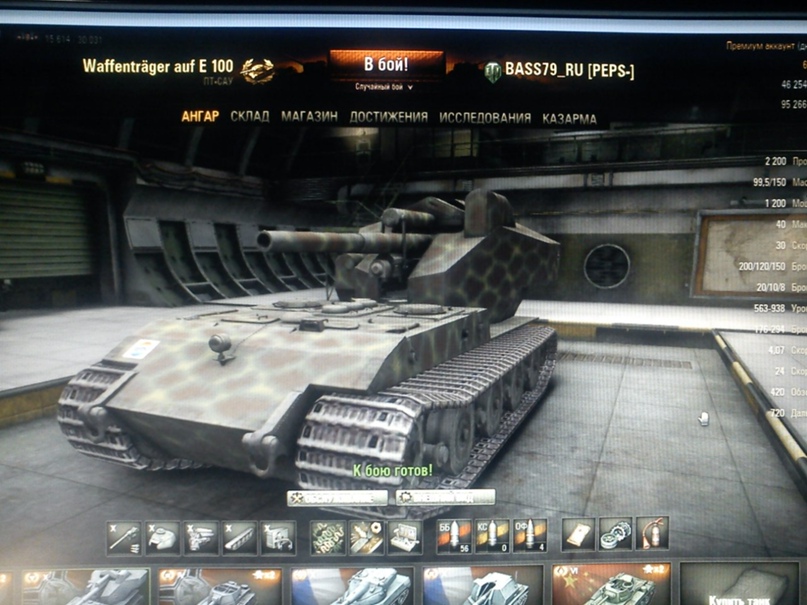Click the Обслуживание service button
The image size is (807, 605).
[338, 497]
